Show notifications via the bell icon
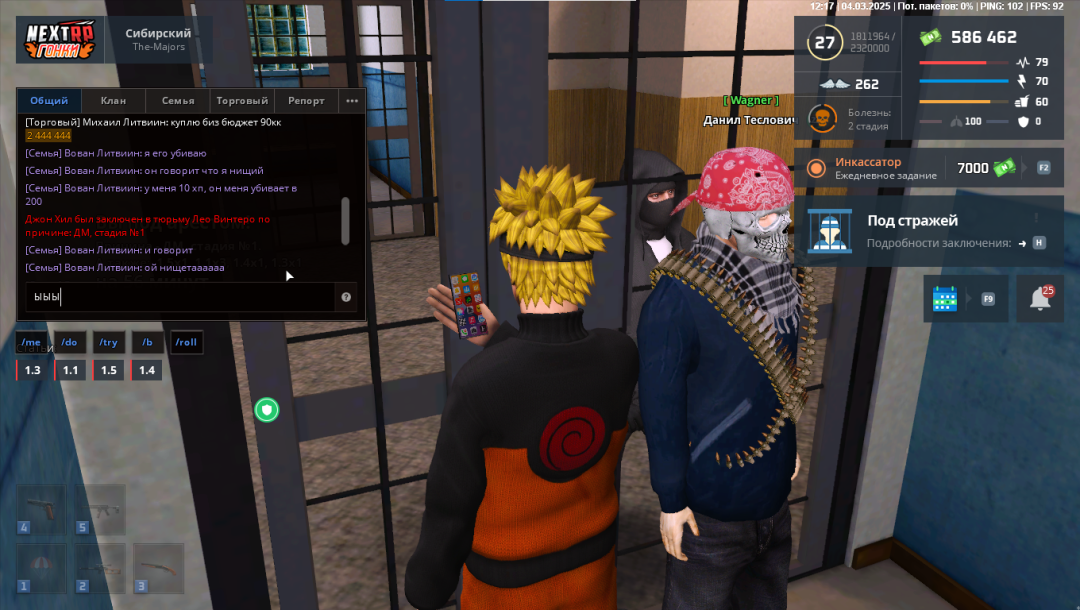The image size is (1080, 610). (x=1040, y=299)
